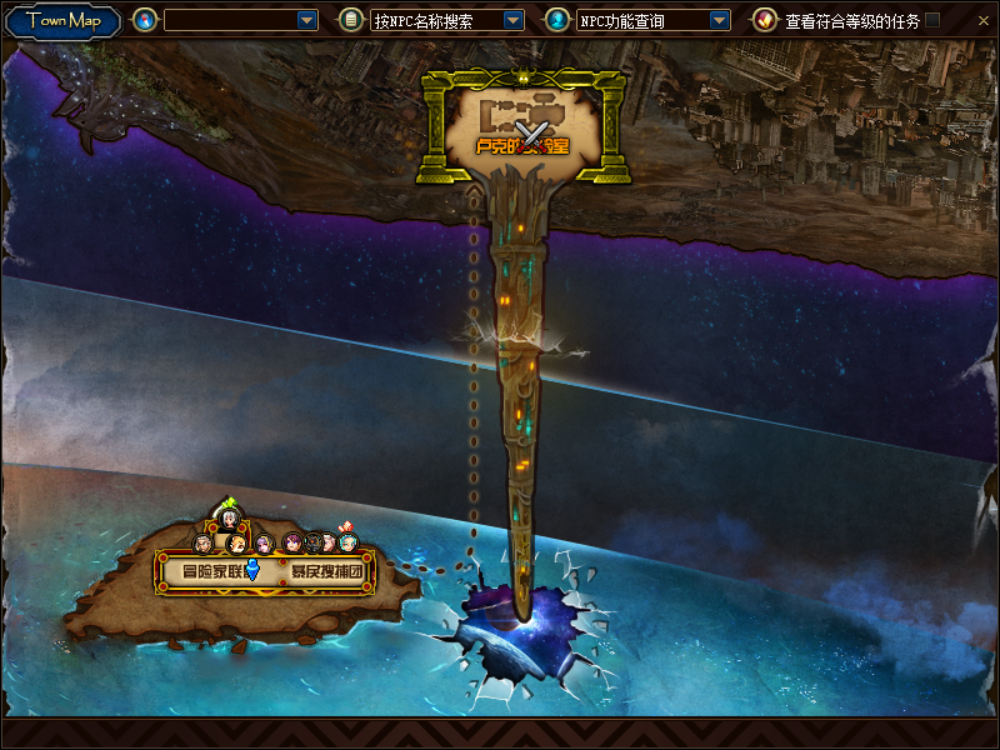Select the 暴戾搜捕团 area label

pos(327,573)
